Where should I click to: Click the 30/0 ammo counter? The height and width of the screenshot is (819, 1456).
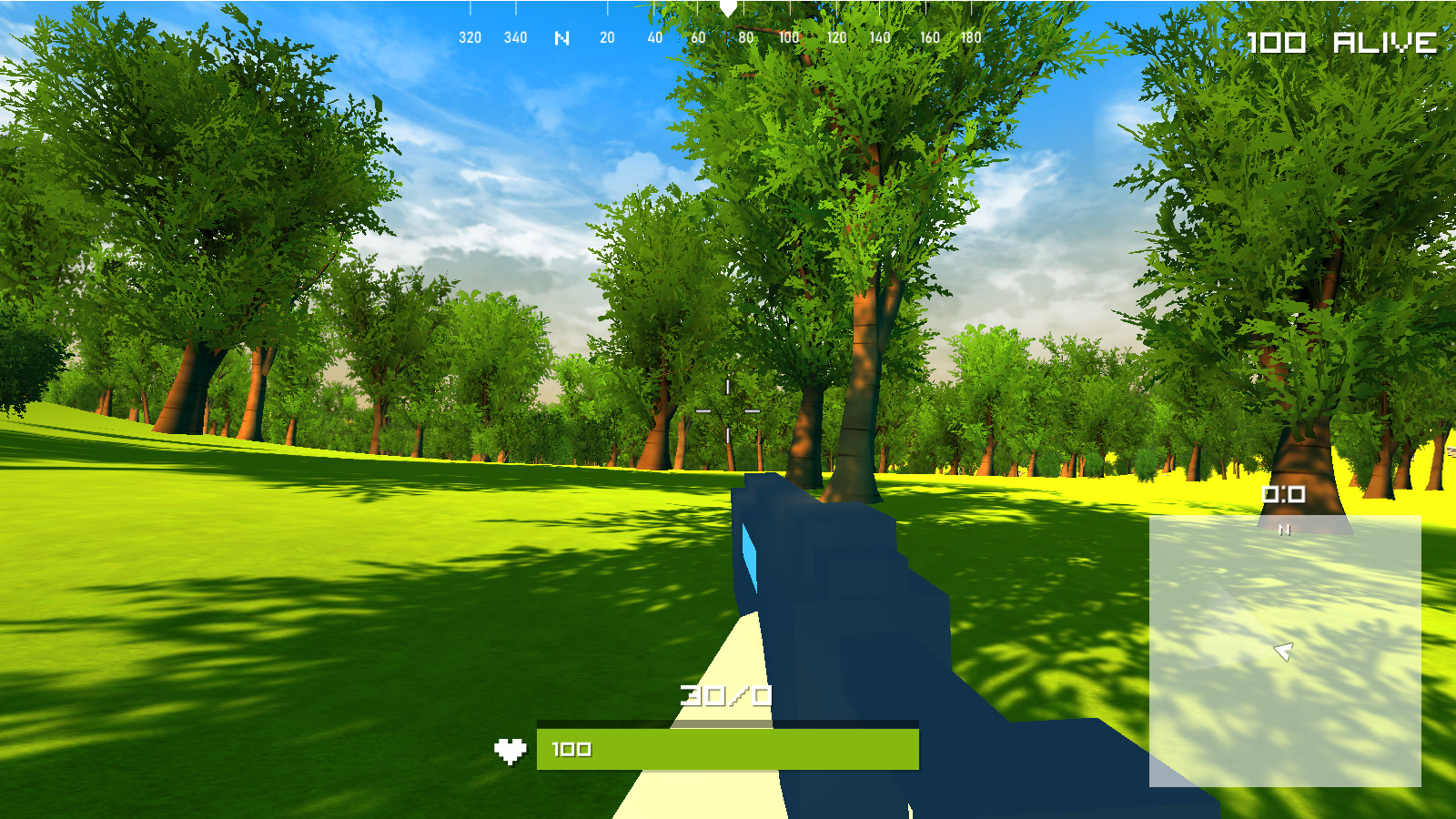[723, 694]
